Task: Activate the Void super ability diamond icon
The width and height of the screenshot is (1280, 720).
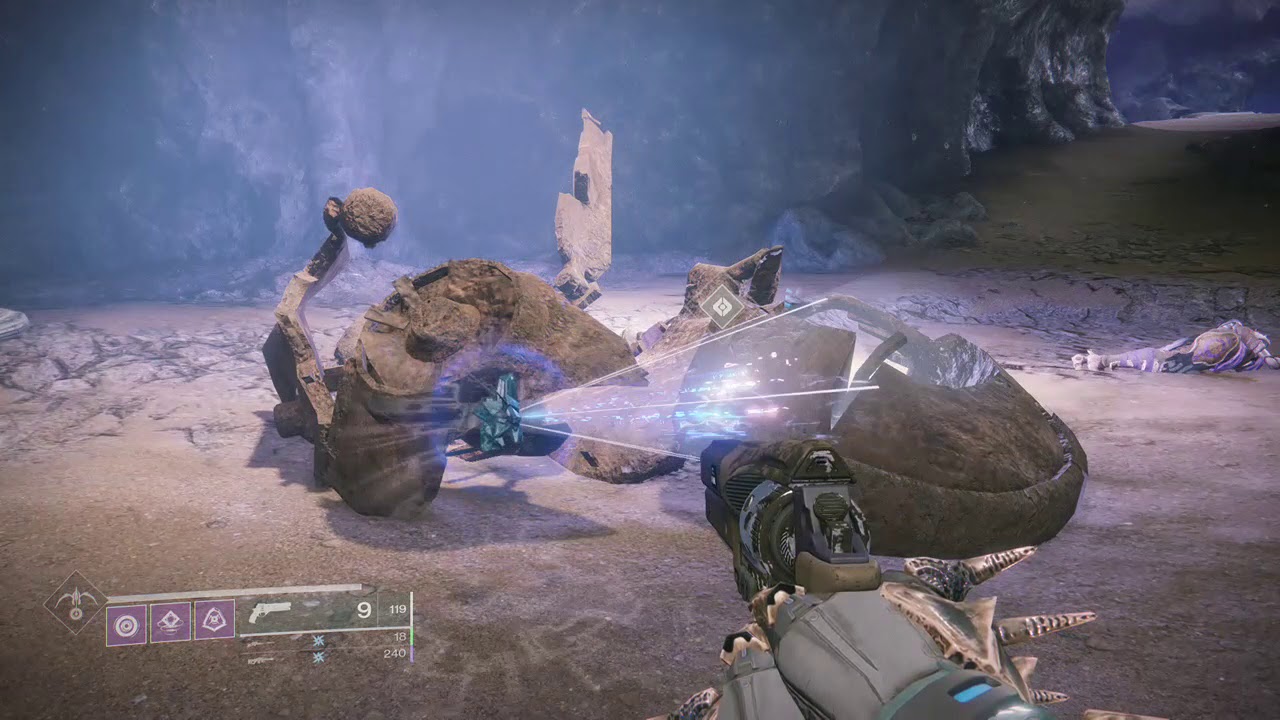Action: pyautogui.click(x=75, y=603)
